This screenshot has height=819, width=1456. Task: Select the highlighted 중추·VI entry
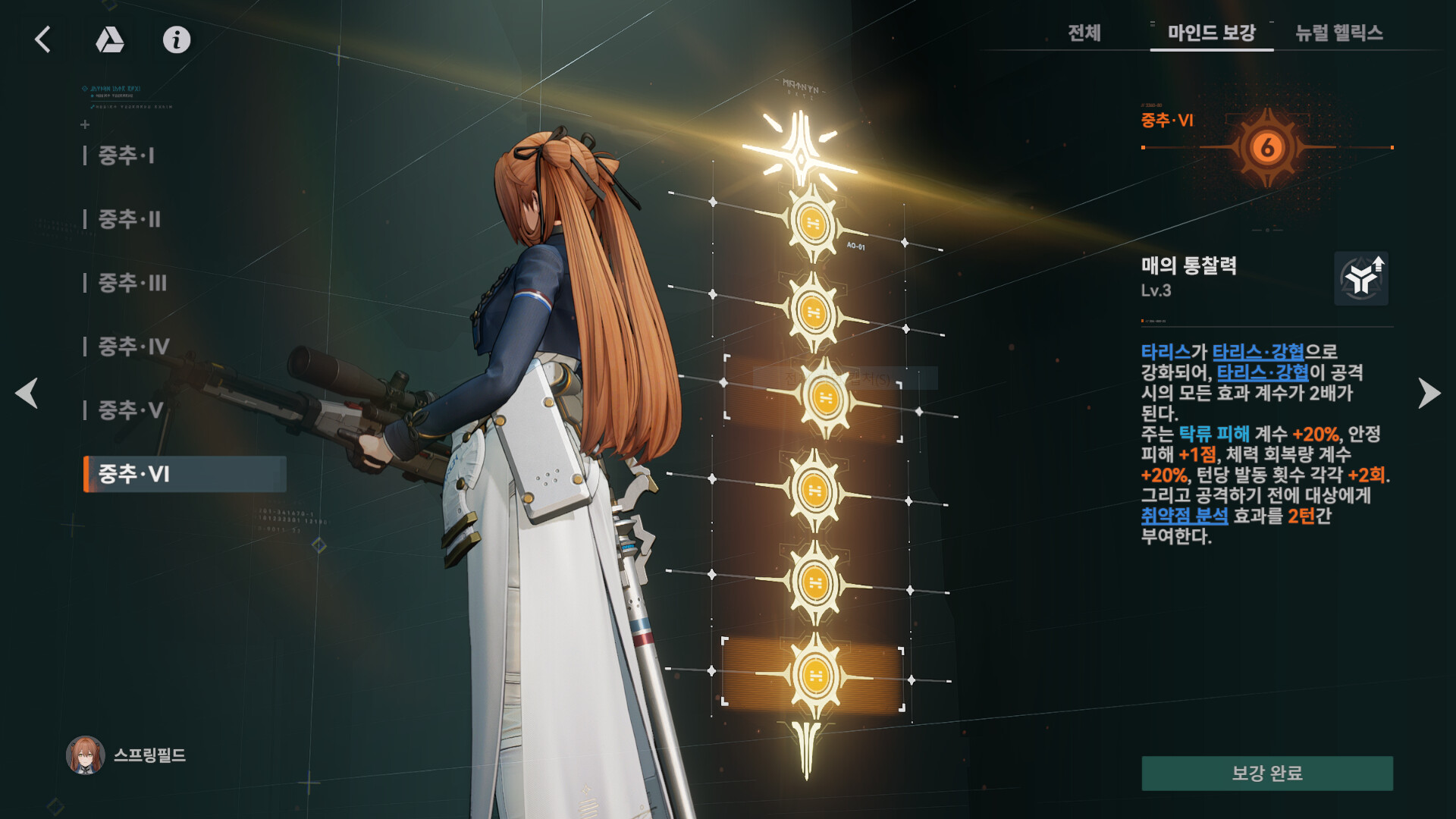[184, 475]
